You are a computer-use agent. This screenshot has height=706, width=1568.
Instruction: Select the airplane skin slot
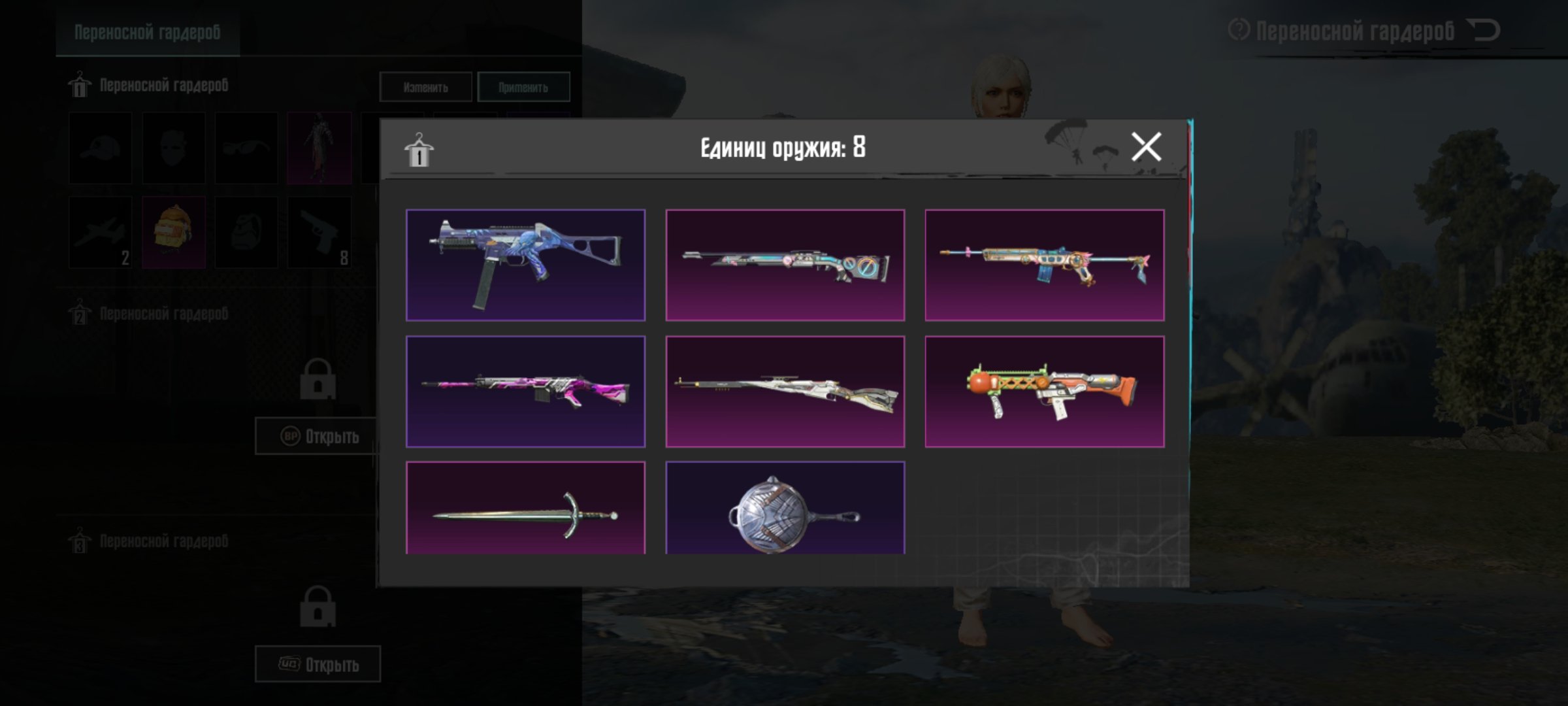pos(101,232)
